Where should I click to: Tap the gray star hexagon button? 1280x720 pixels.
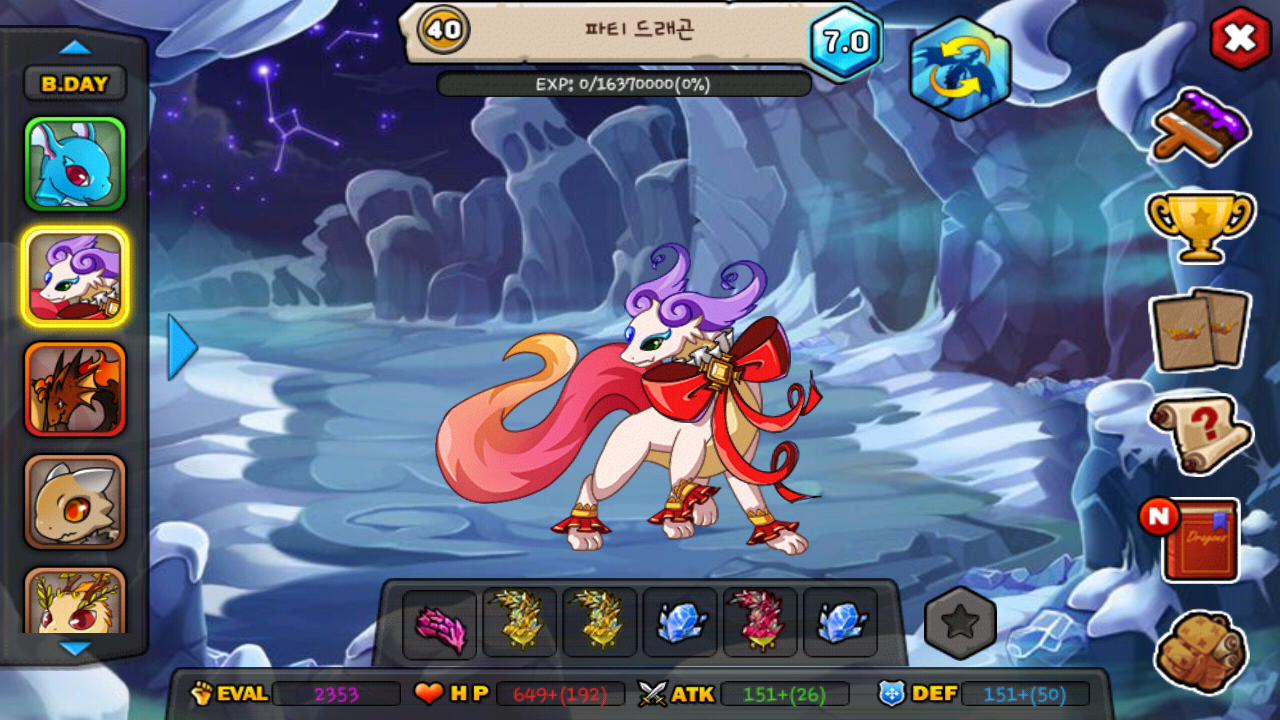click(960, 622)
